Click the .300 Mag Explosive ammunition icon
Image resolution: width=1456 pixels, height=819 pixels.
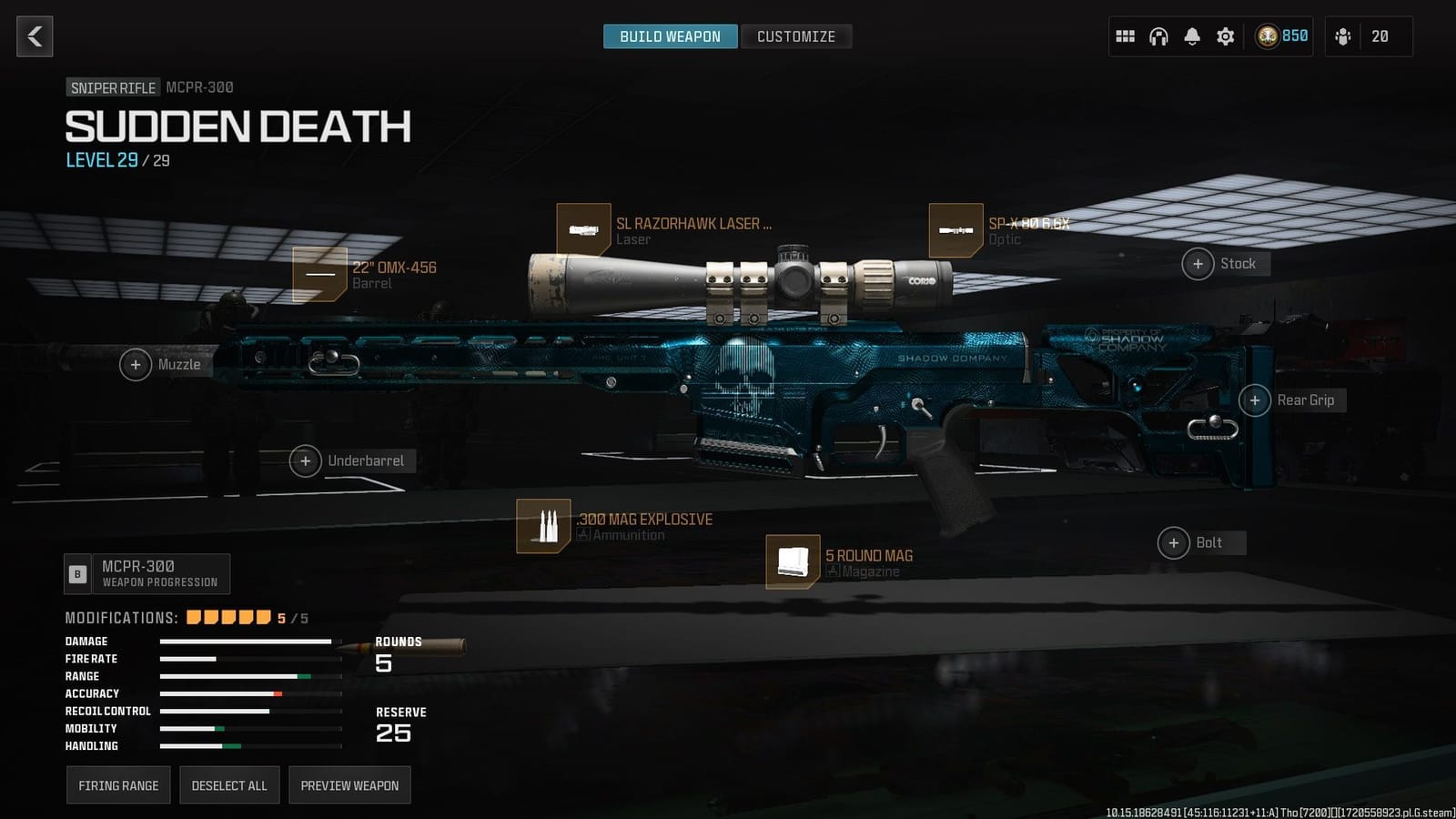(x=543, y=526)
